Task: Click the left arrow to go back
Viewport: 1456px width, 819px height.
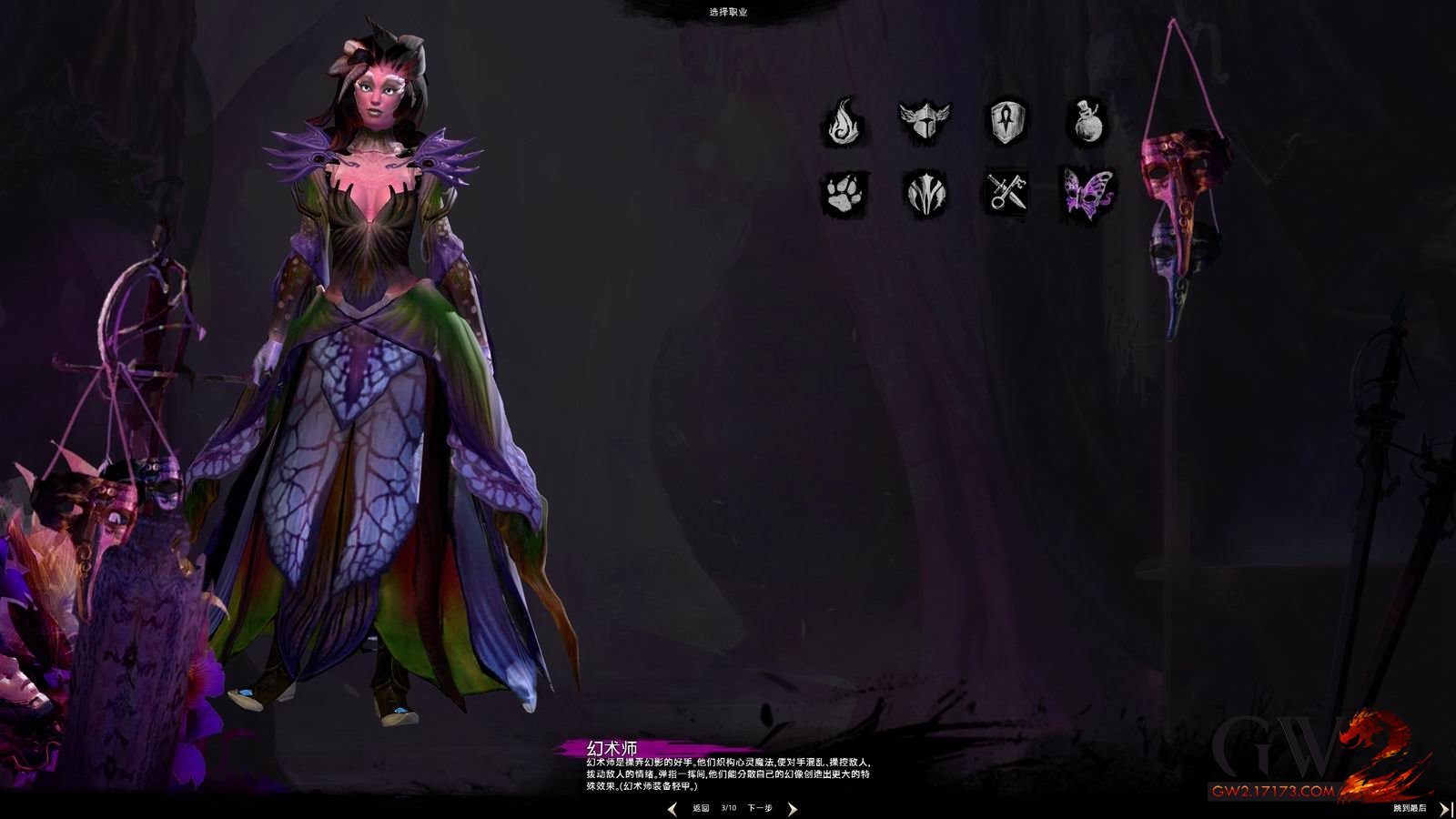Action: coord(672,808)
